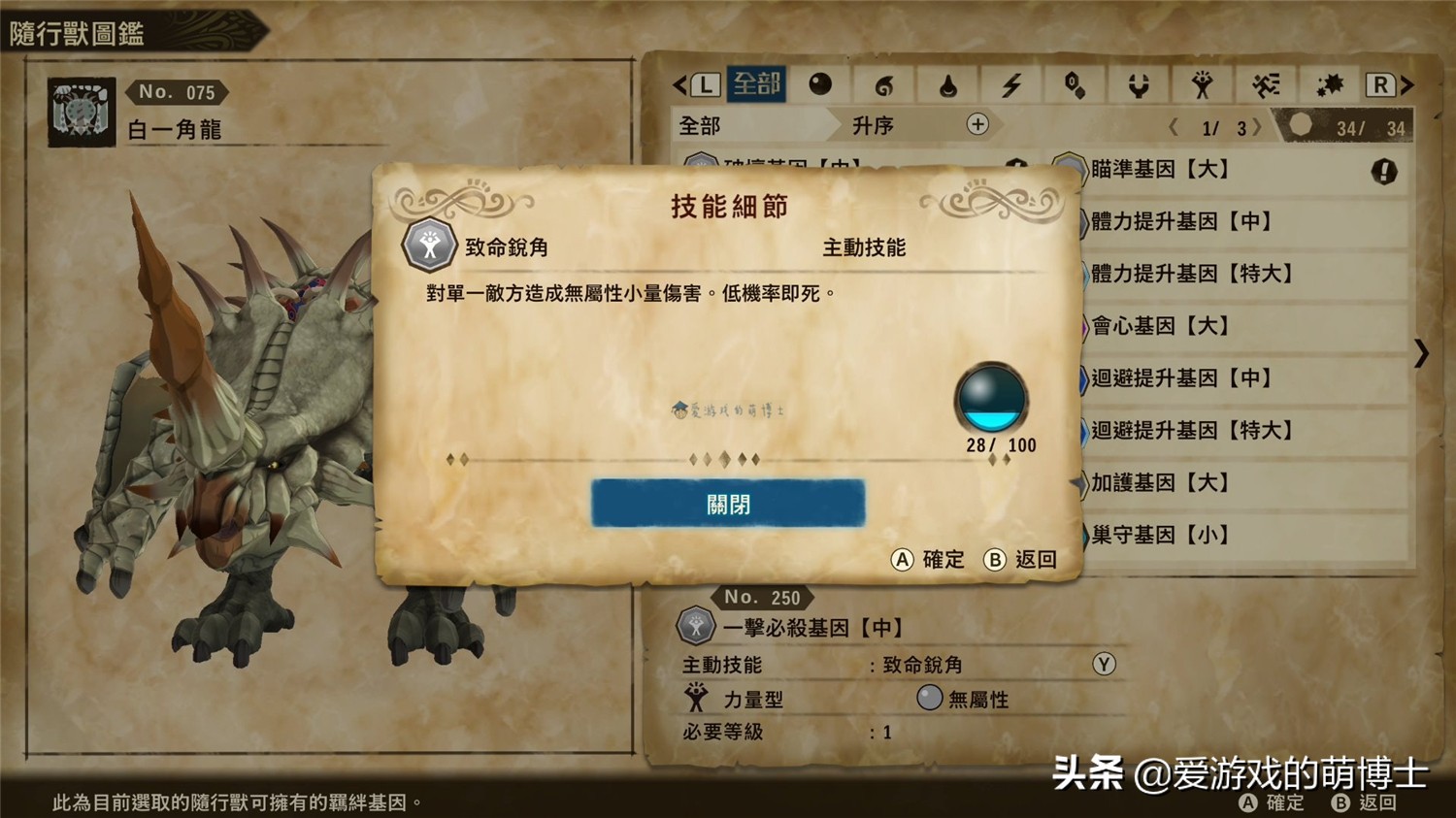Viewport: 1456px width, 818px height.
Task: Select the thunder element filter icon
Action: [1010, 84]
